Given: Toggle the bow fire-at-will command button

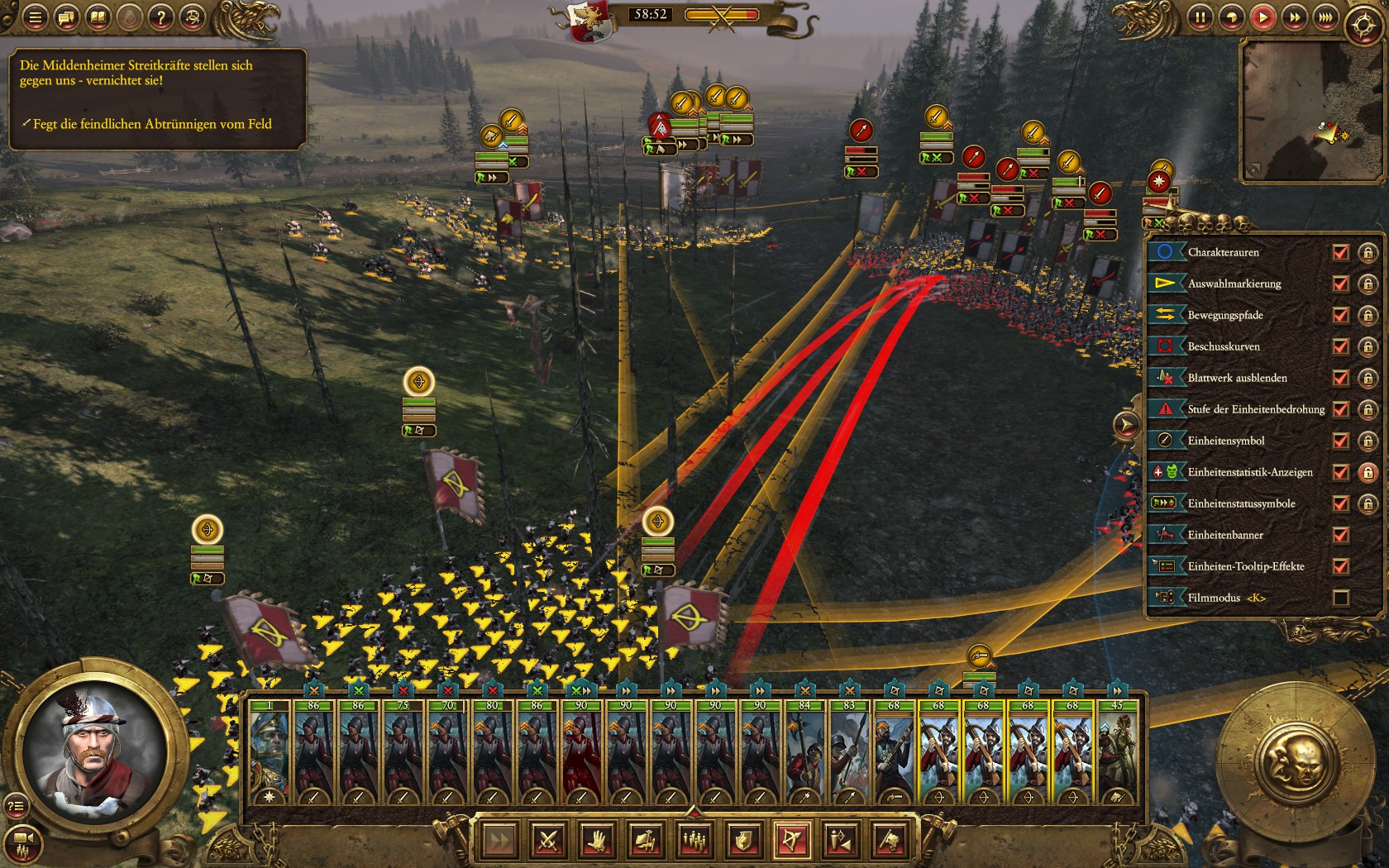Looking at the screenshot, I should [791, 841].
